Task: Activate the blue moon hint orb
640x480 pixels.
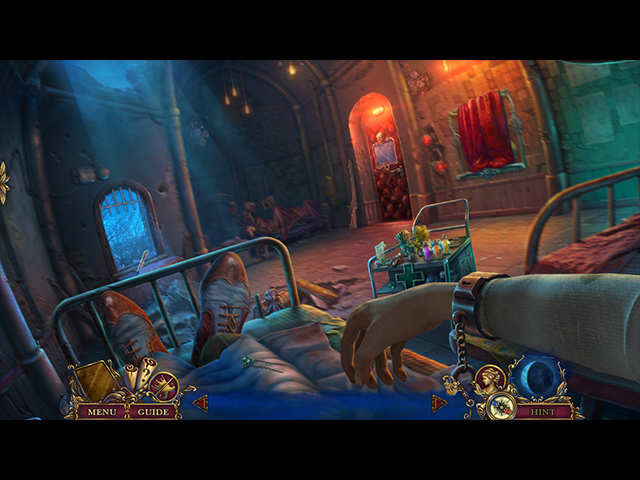Action: point(542,378)
